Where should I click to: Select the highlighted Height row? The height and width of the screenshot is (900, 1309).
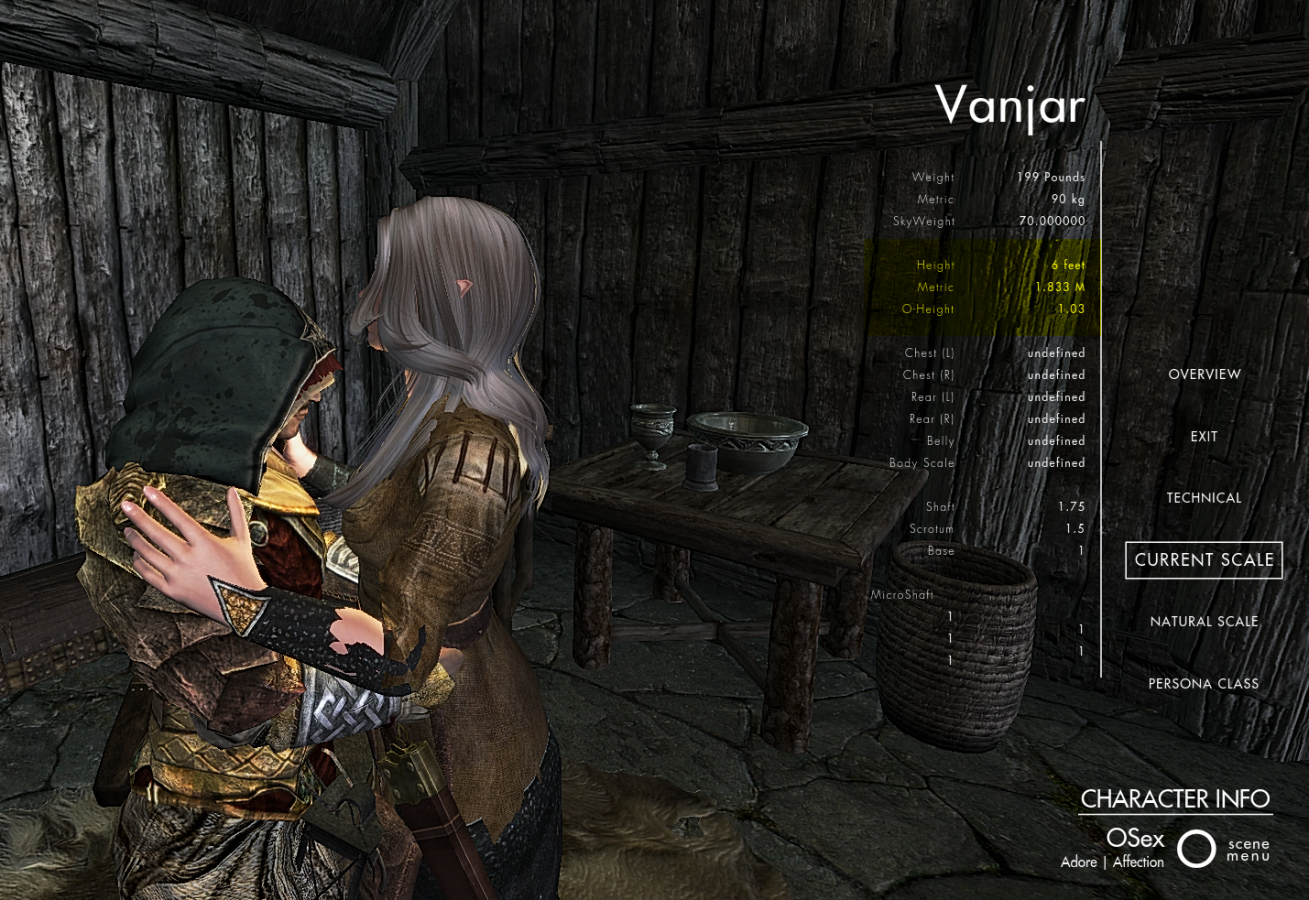click(1000, 265)
